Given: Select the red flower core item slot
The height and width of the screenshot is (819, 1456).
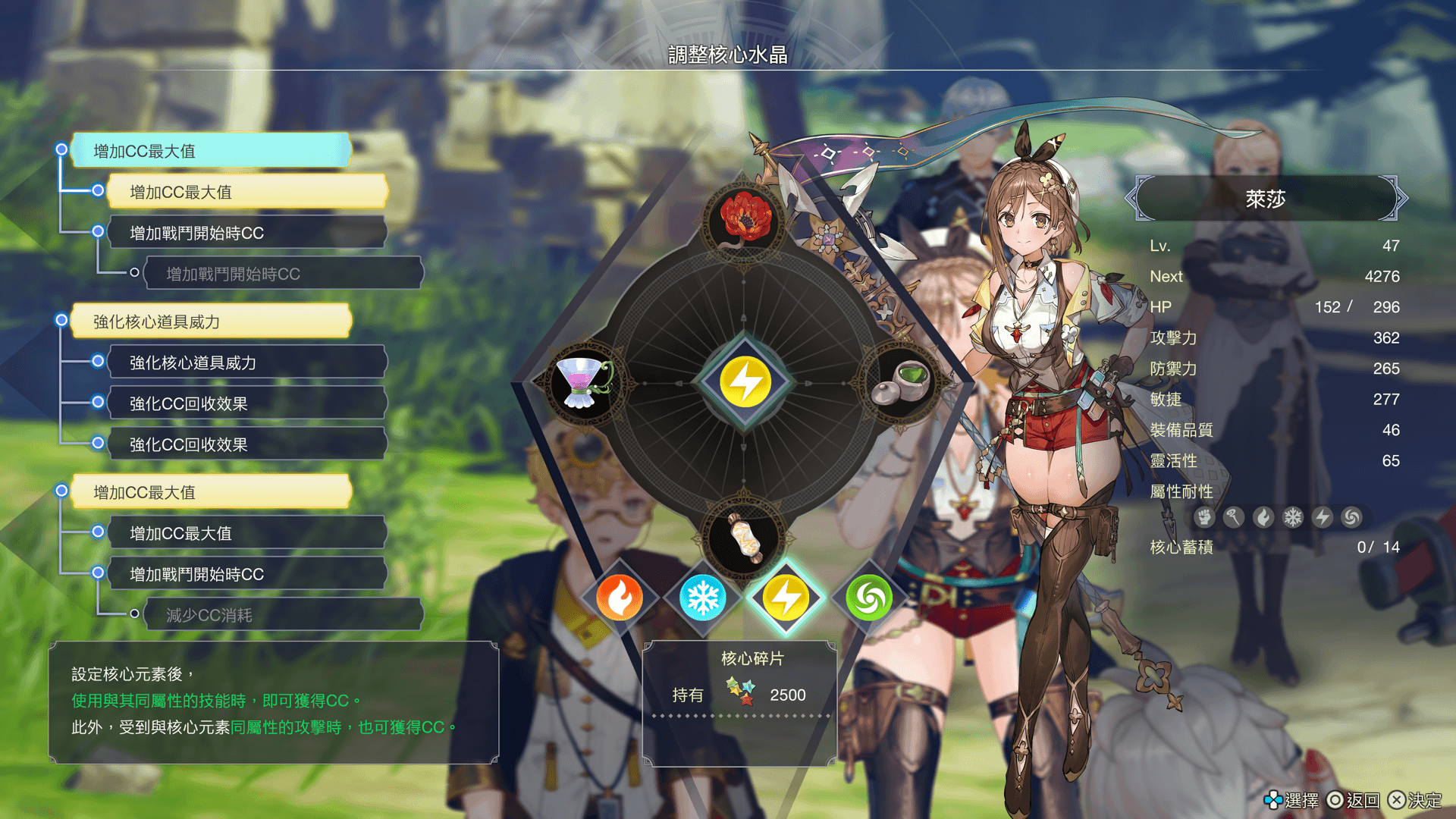Looking at the screenshot, I should [x=745, y=218].
